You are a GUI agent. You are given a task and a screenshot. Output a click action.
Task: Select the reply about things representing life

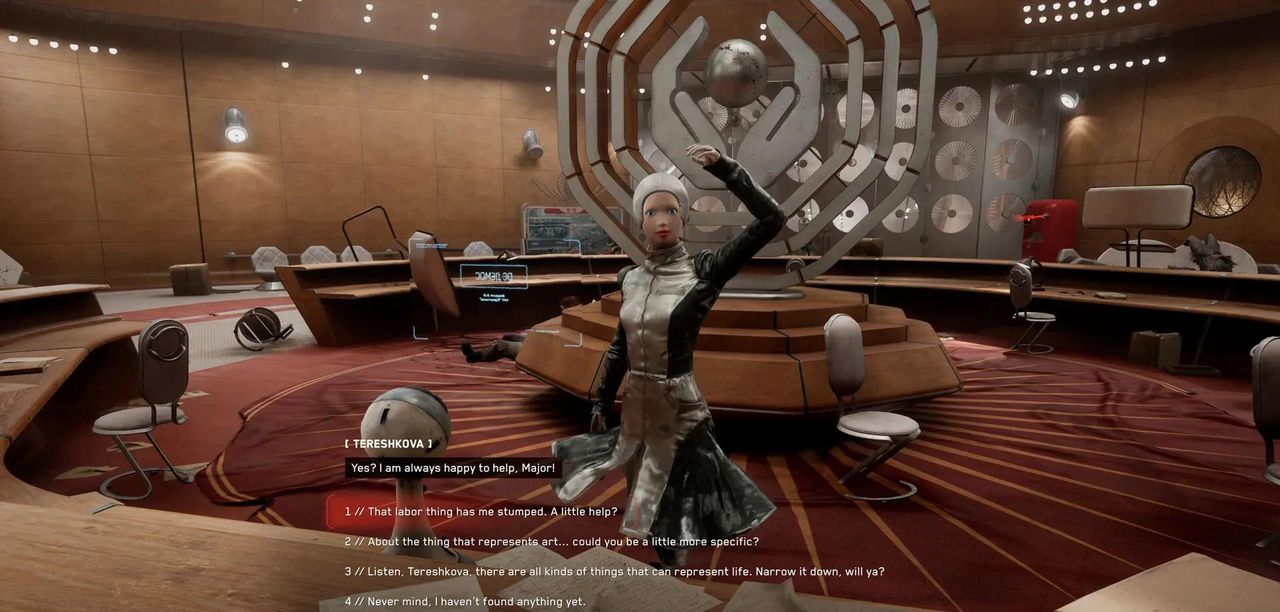point(614,572)
